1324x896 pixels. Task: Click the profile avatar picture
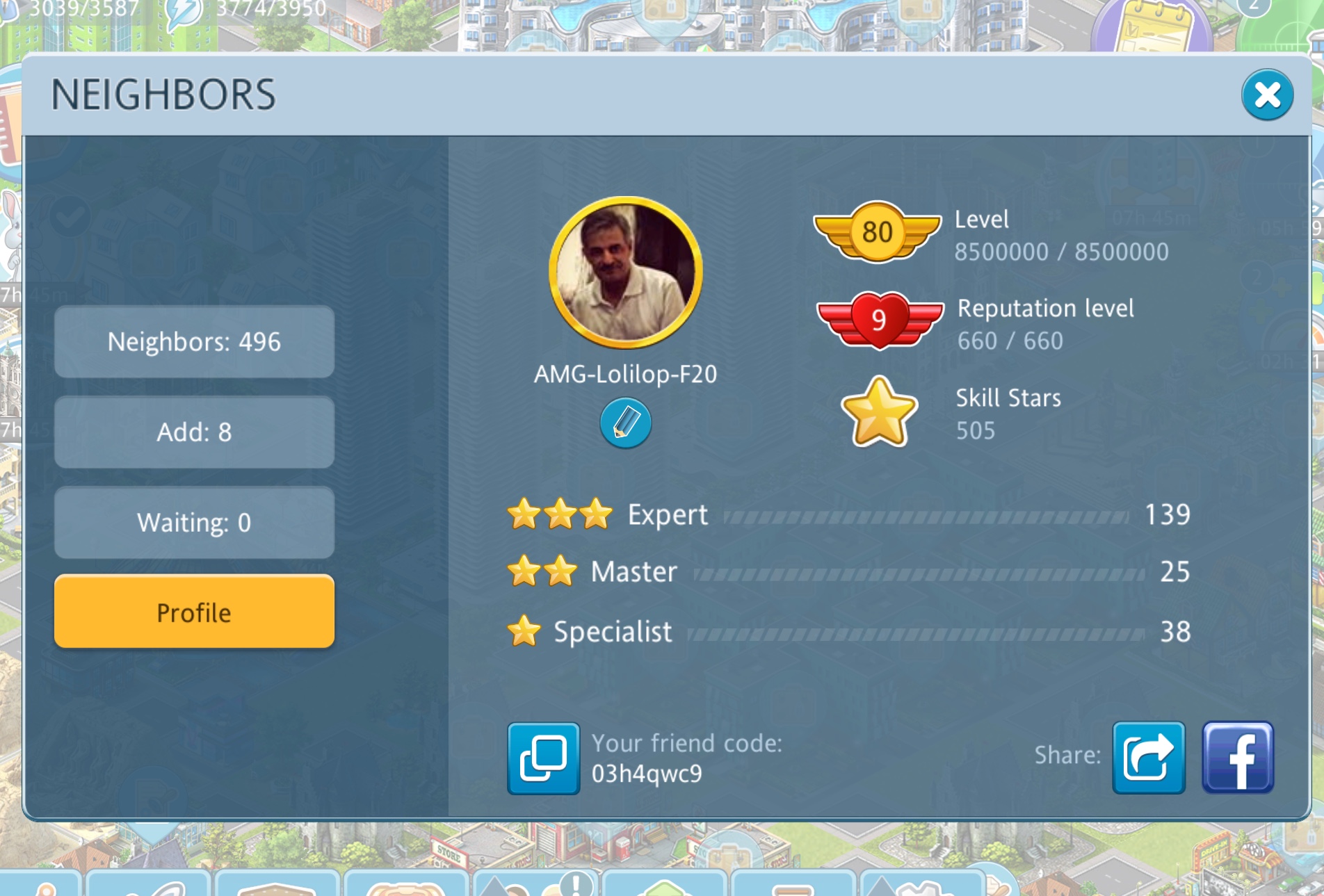tap(625, 272)
